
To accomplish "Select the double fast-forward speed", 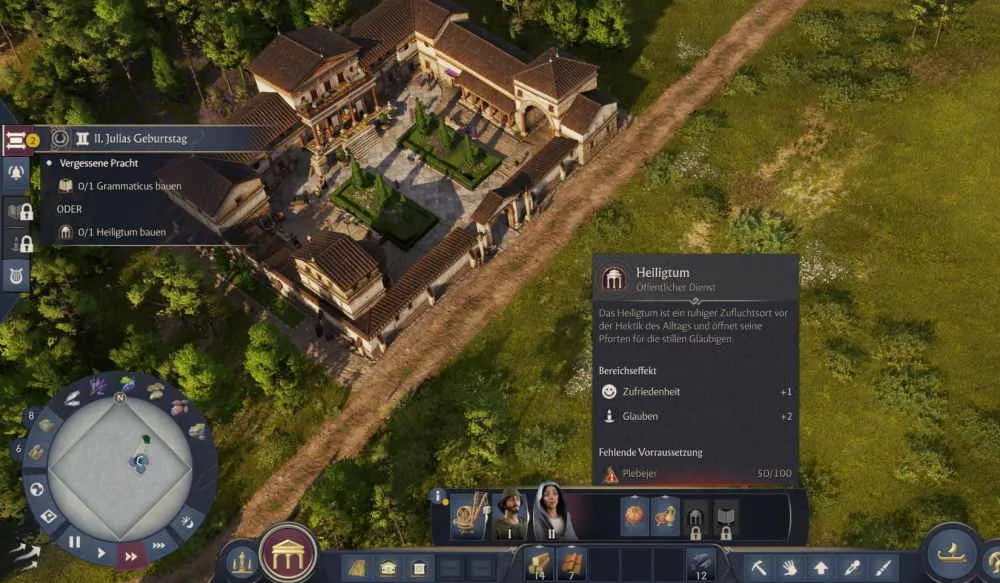I will click(x=131, y=556).
